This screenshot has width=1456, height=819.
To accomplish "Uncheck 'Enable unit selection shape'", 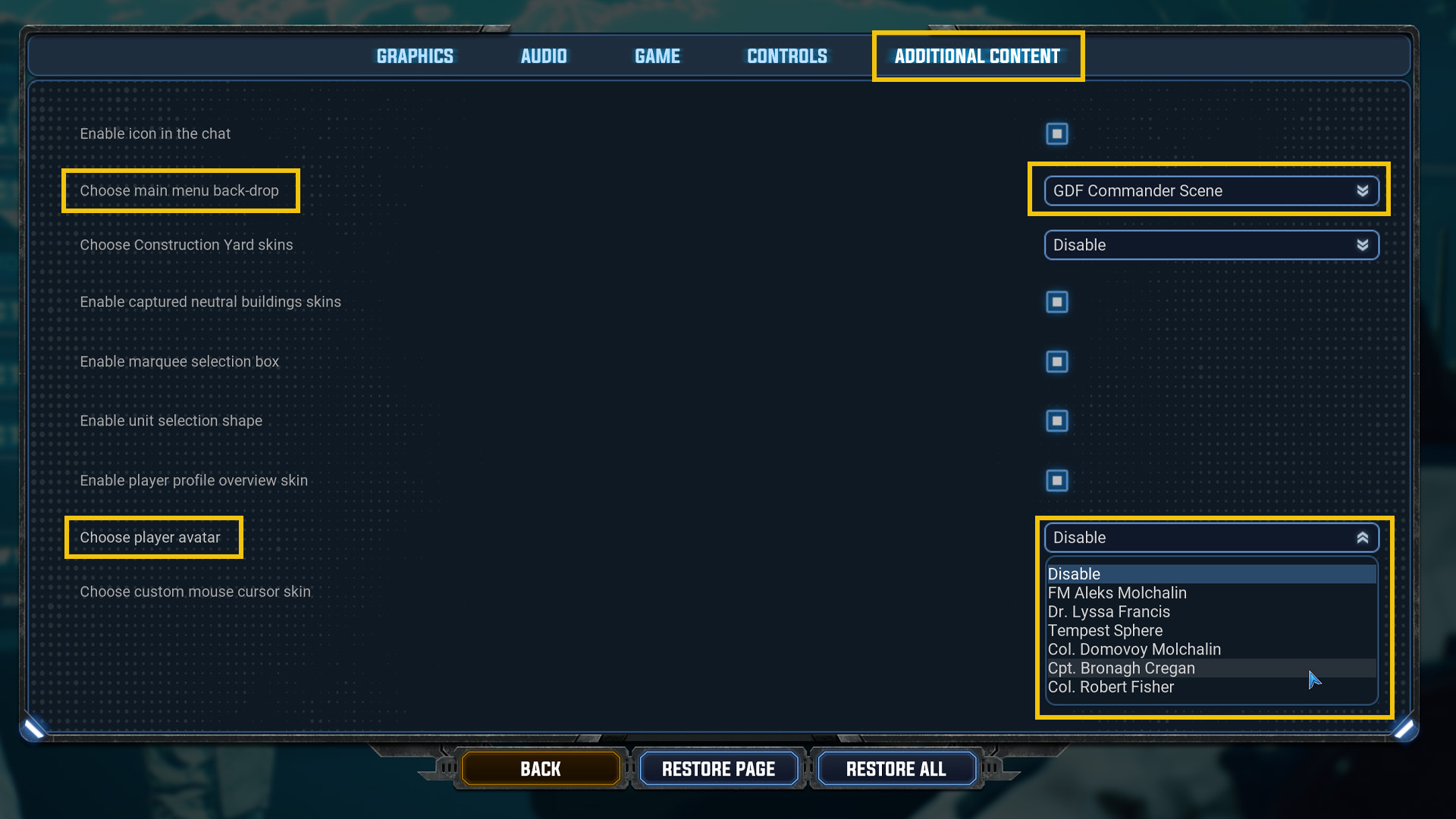I will point(1057,421).
